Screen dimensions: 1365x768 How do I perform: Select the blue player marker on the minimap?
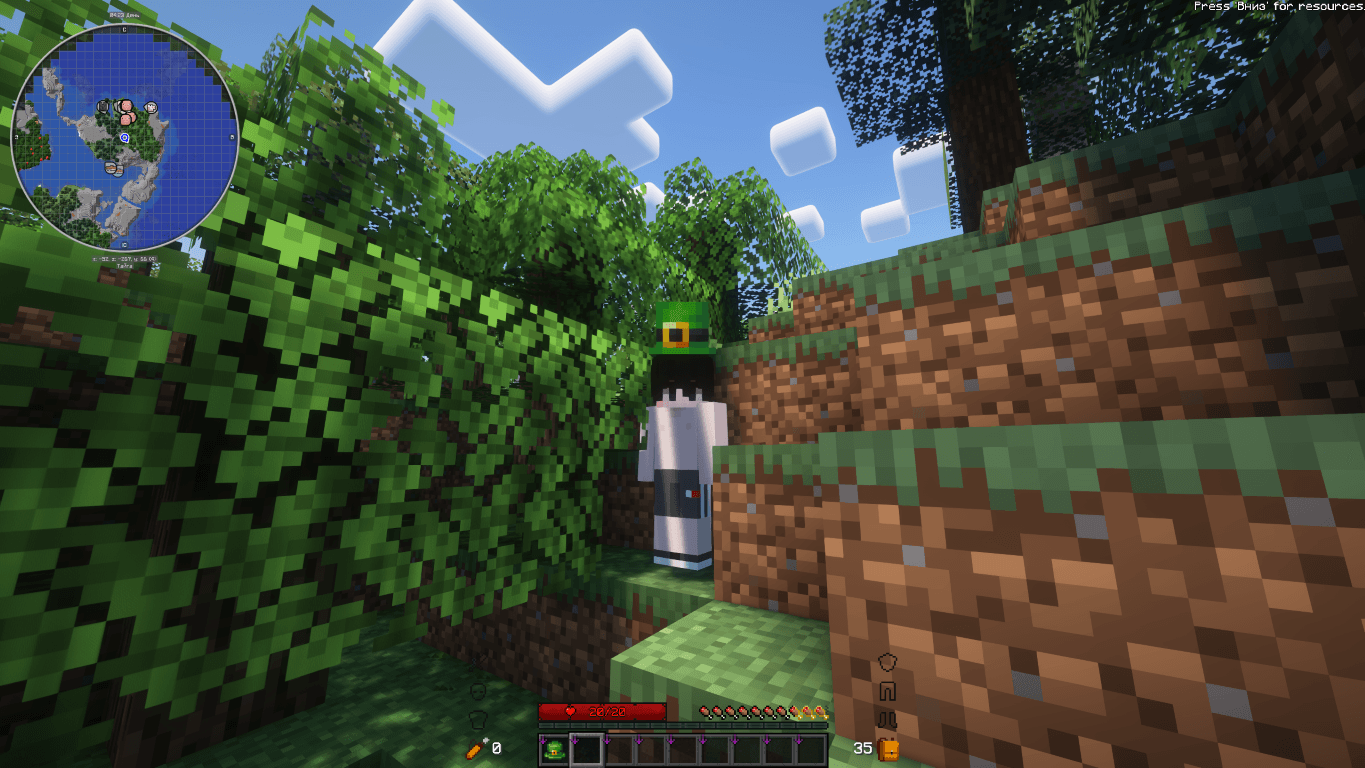[x=126, y=138]
